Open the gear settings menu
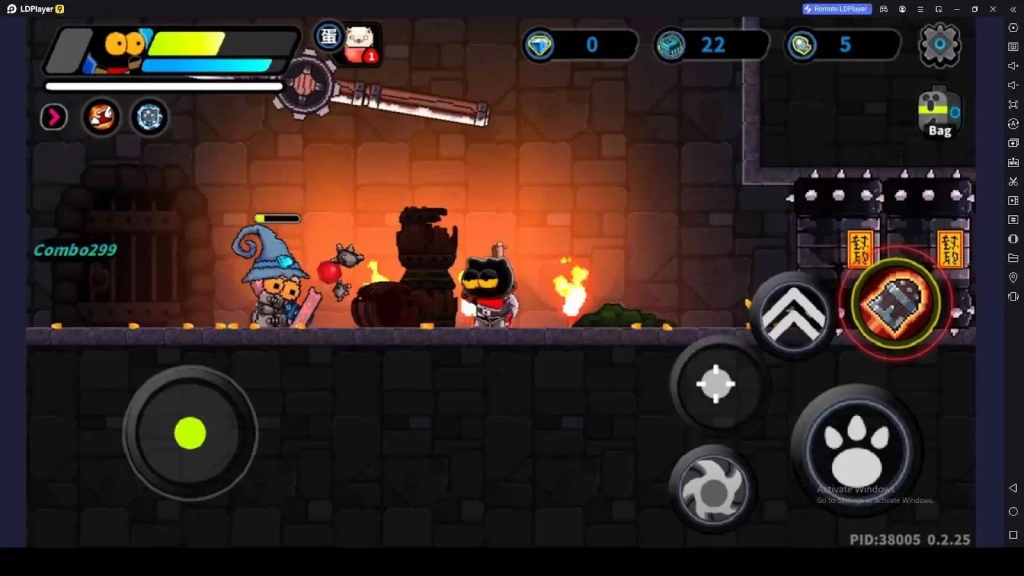This screenshot has width=1024, height=576. pos(939,44)
